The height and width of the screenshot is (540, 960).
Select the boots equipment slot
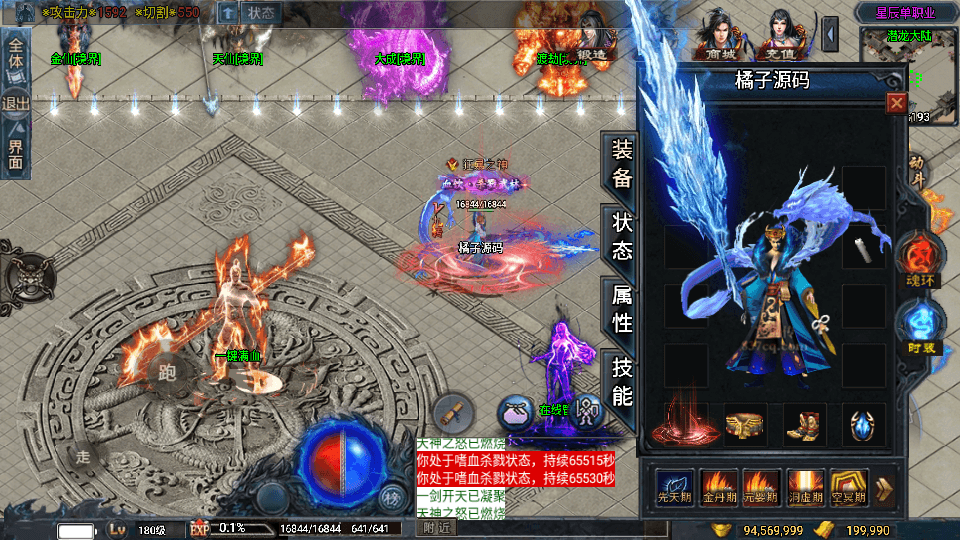(802, 424)
